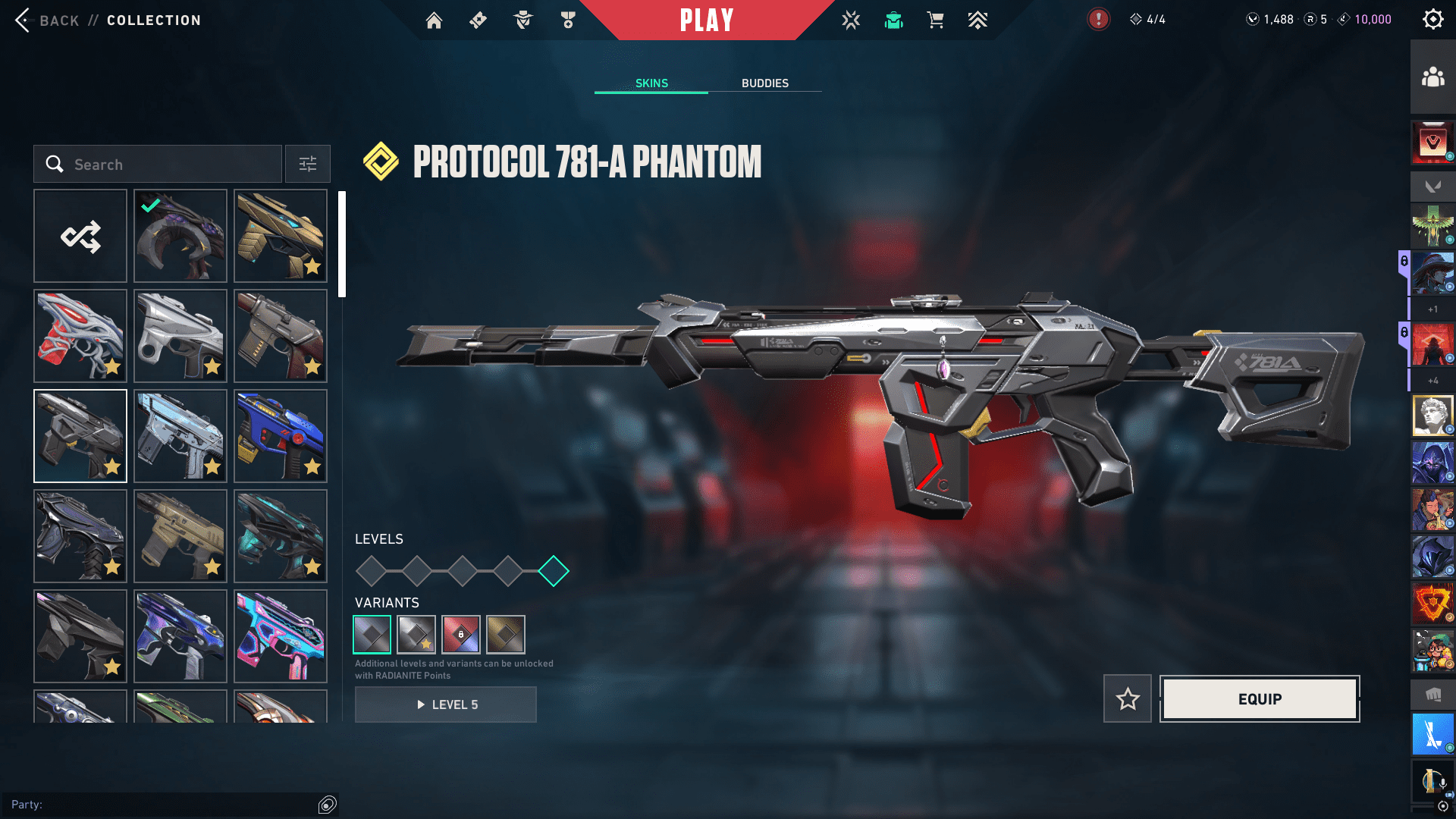The image size is (1456, 819).
Task: Go back from the Collection screen
Action: click(x=47, y=20)
